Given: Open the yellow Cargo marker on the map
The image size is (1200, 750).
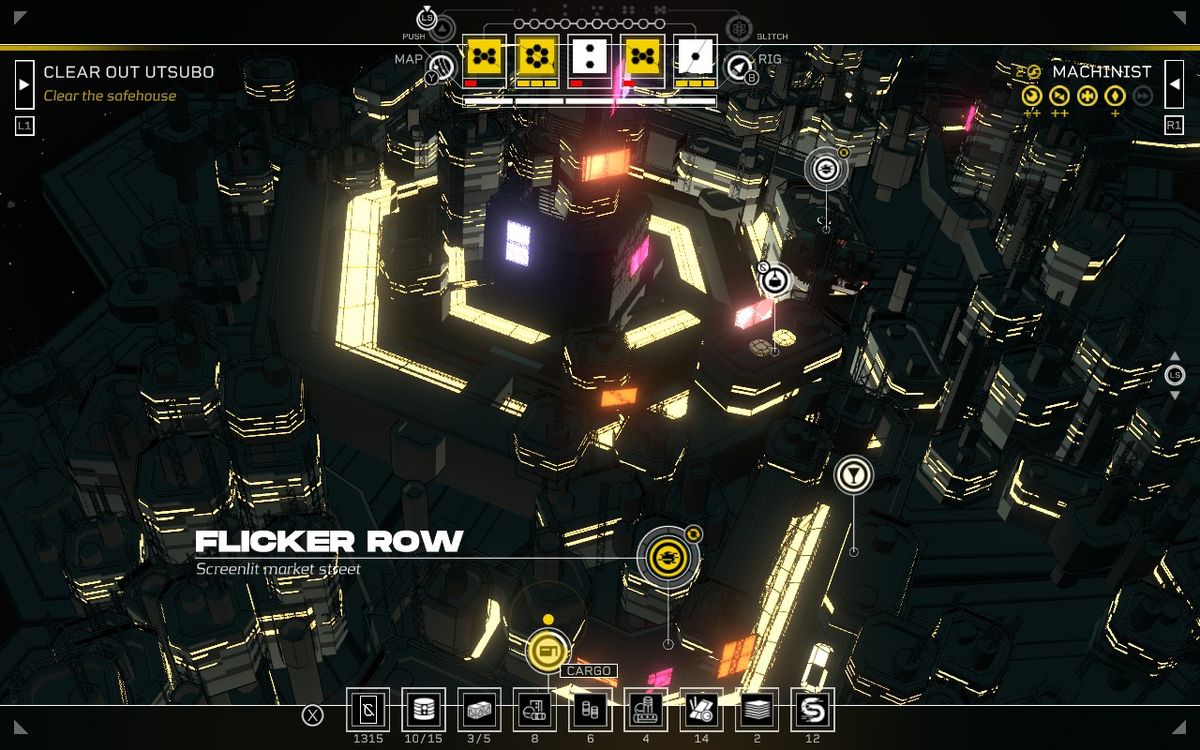Looking at the screenshot, I should click(x=546, y=652).
